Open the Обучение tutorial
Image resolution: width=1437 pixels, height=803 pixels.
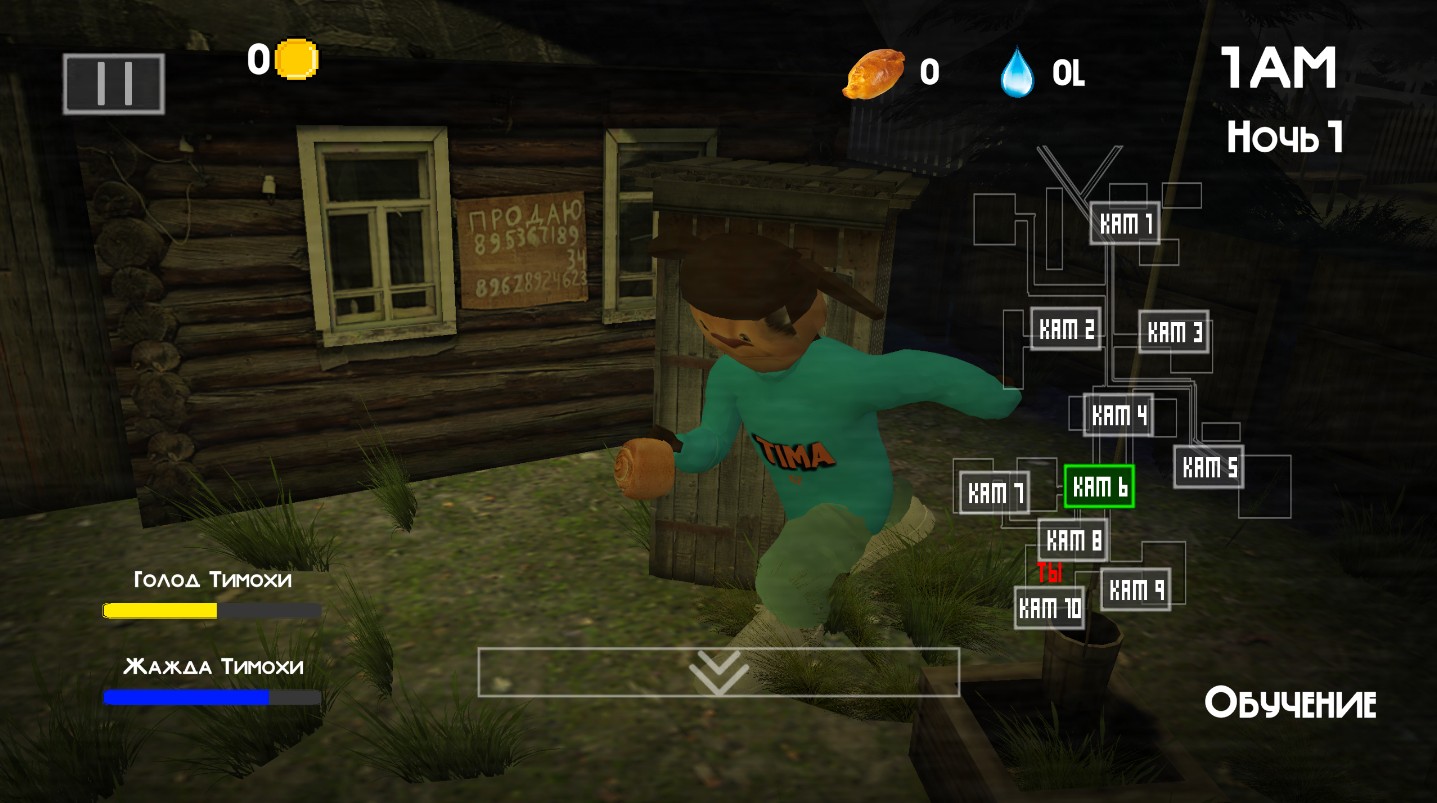tap(1290, 703)
